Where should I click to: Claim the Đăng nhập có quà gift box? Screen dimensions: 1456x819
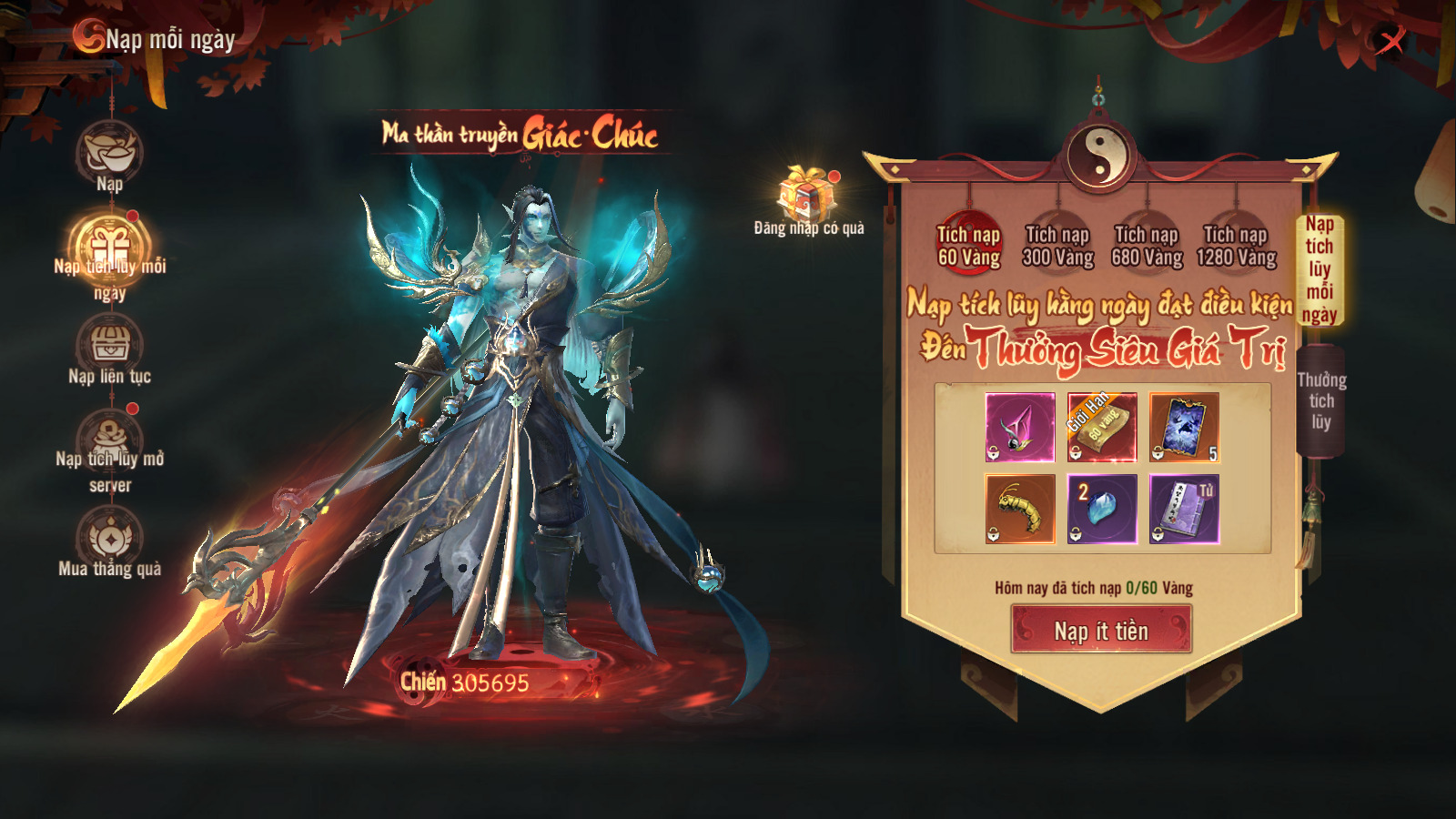point(806,194)
